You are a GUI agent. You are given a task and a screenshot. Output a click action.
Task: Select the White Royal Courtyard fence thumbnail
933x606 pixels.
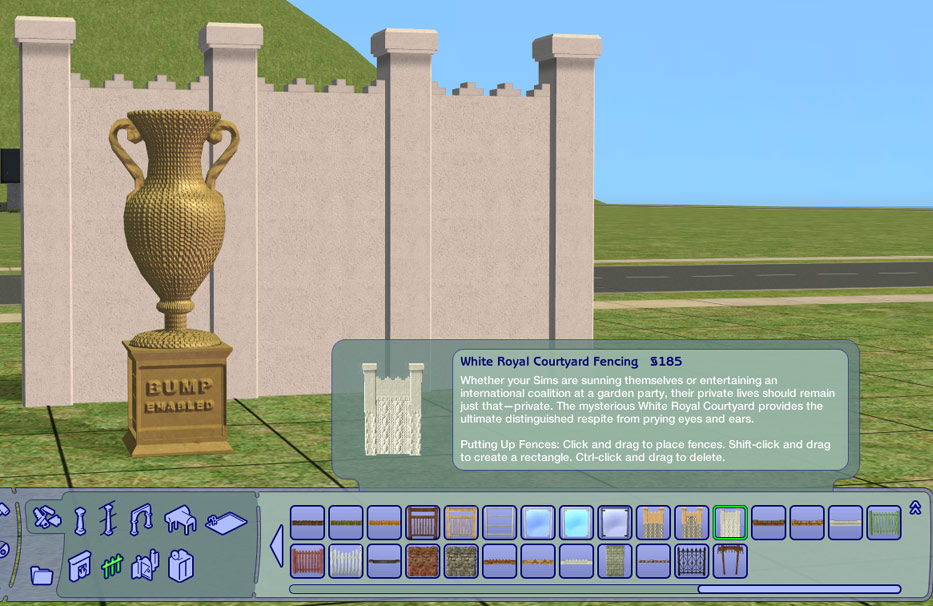click(x=731, y=522)
